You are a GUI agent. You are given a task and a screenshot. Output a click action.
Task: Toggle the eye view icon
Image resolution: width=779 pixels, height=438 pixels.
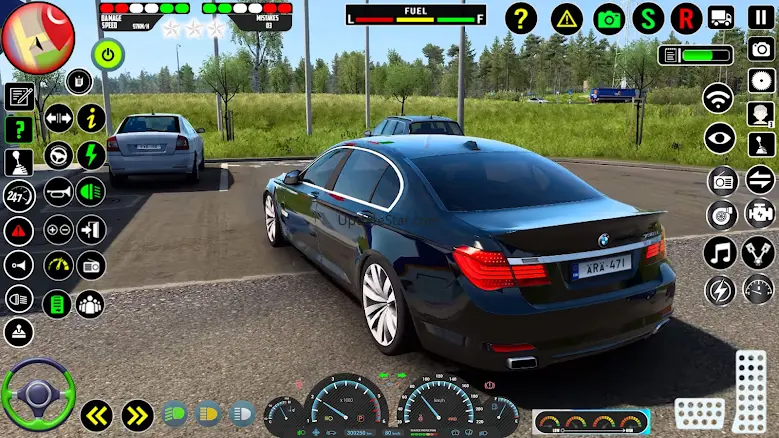click(719, 139)
